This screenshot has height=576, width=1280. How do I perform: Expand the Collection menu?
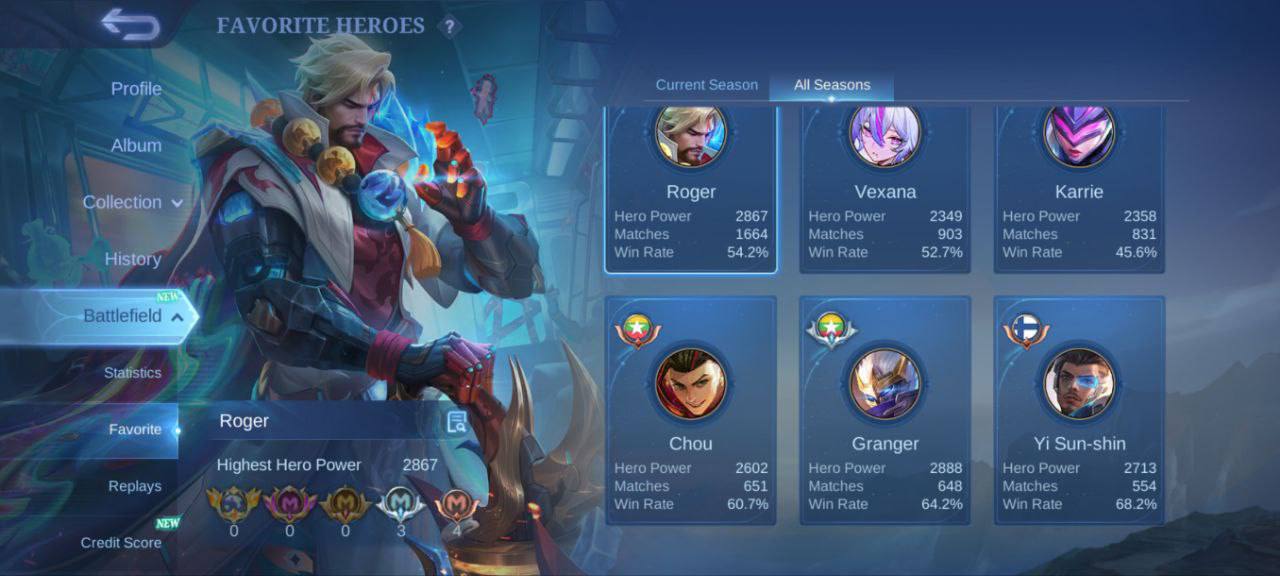point(132,202)
